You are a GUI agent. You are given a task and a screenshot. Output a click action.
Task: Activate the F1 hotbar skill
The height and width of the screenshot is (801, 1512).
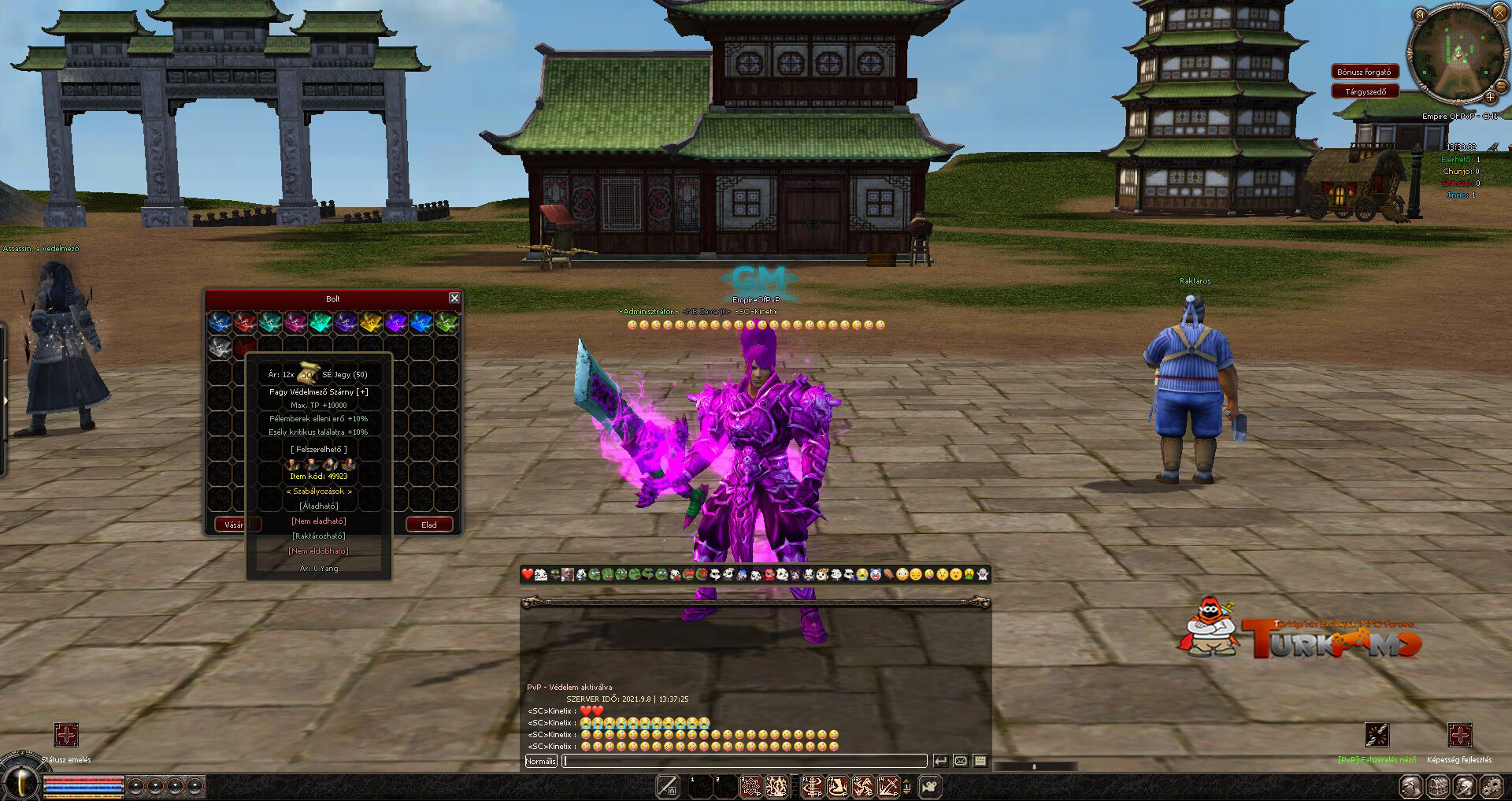(x=812, y=786)
